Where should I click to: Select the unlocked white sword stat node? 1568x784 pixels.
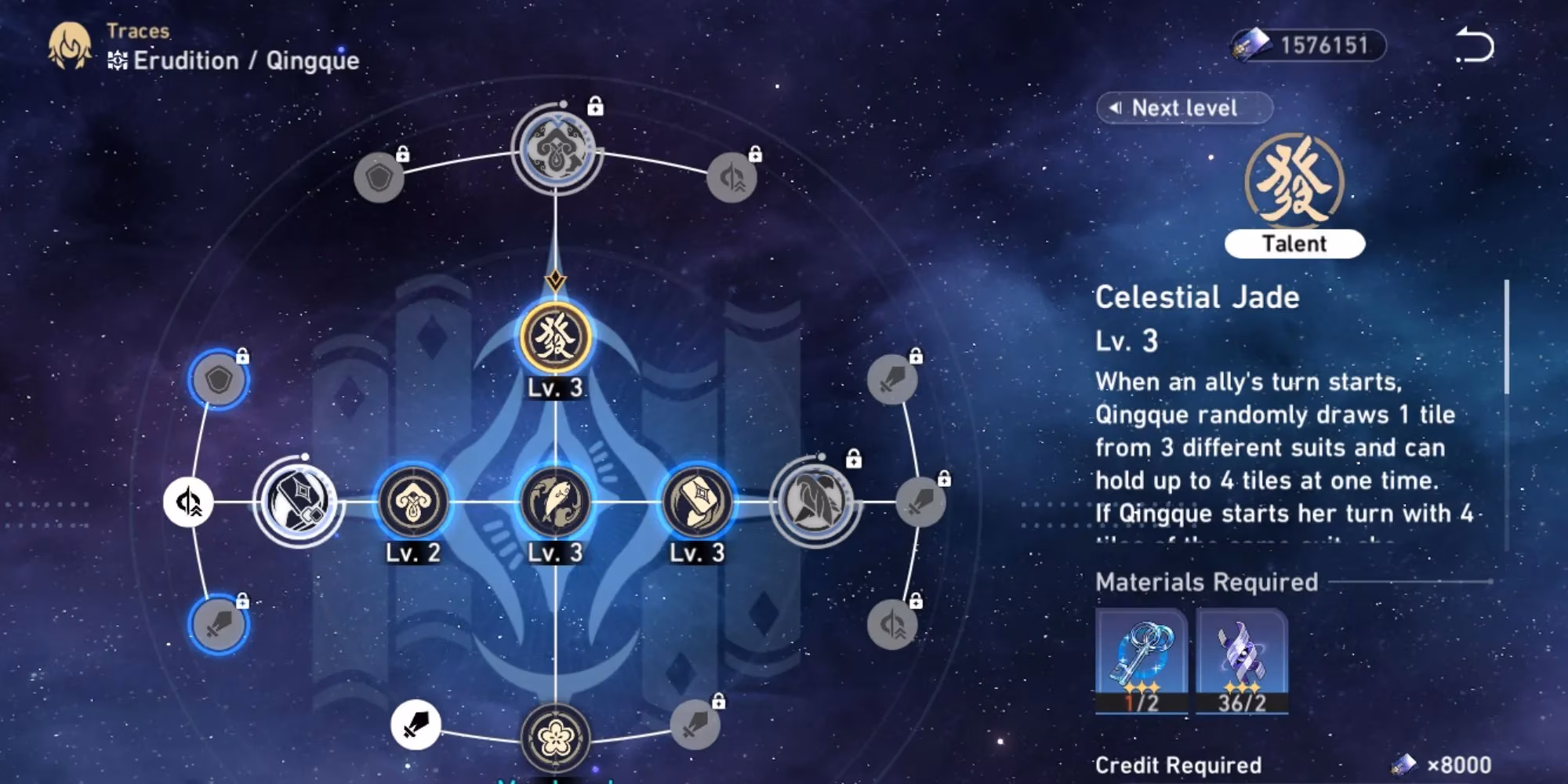point(416,724)
